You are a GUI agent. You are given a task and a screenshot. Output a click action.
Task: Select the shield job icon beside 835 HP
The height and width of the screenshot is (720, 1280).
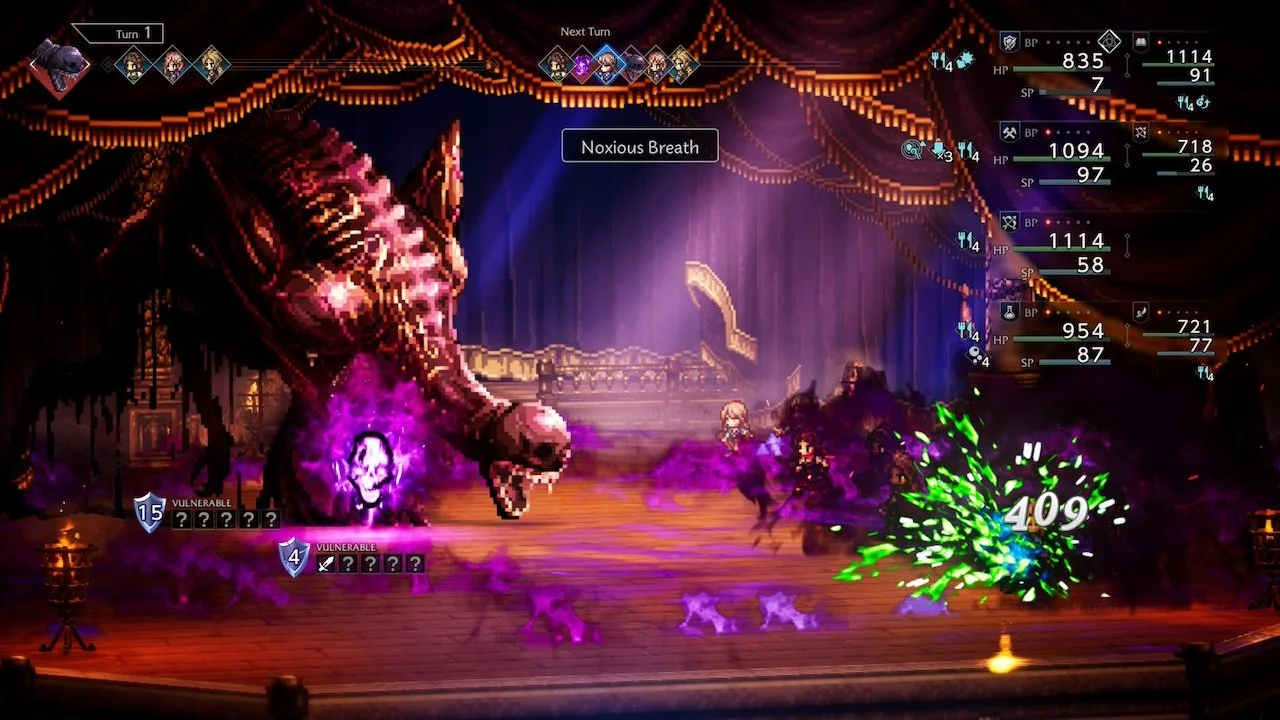click(x=1009, y=42)
